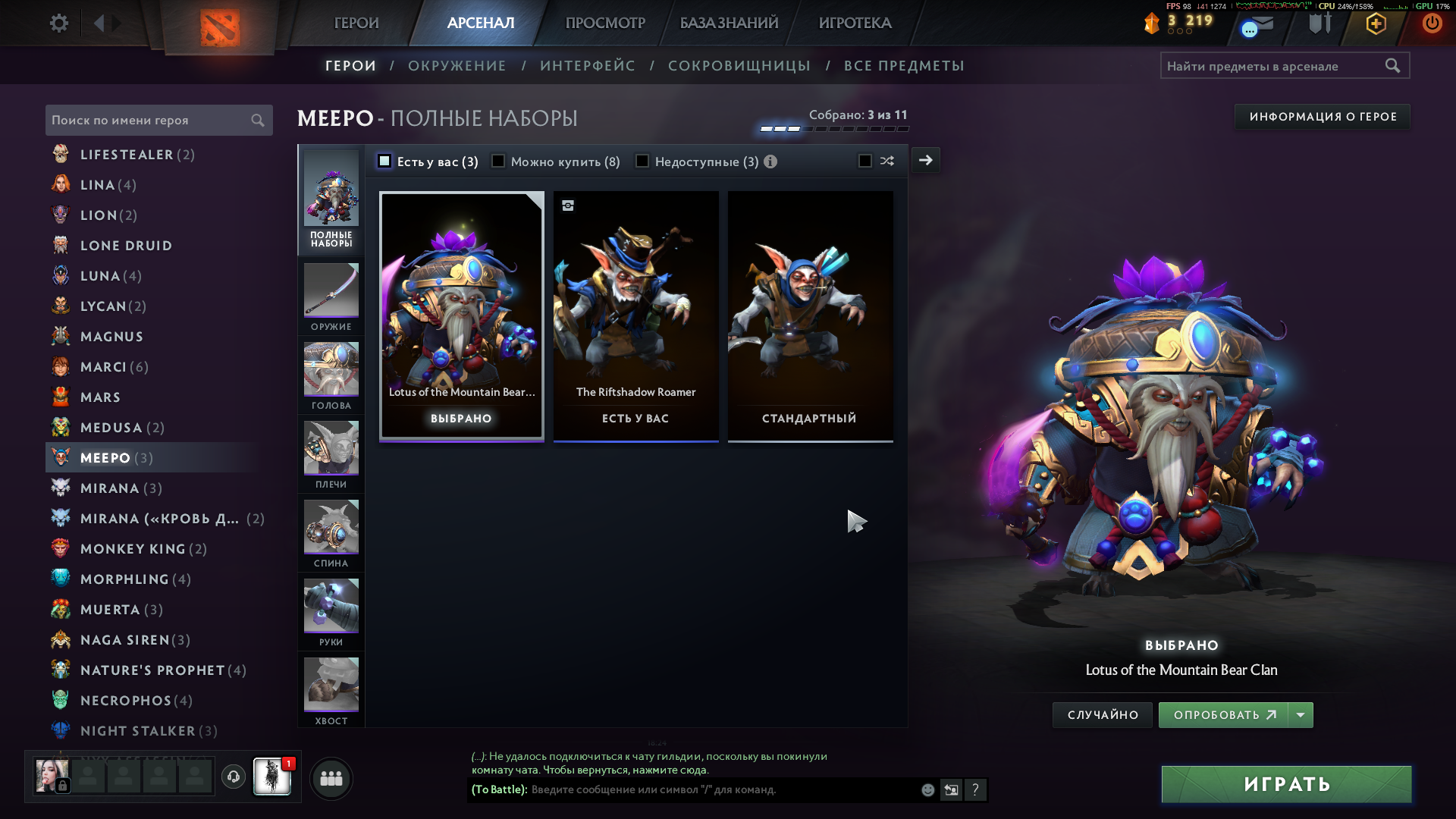Screen dimensions: 1456x819
Task: Select Medusa in the hero list
Action: pyautogui.click(x=111, y=428)
